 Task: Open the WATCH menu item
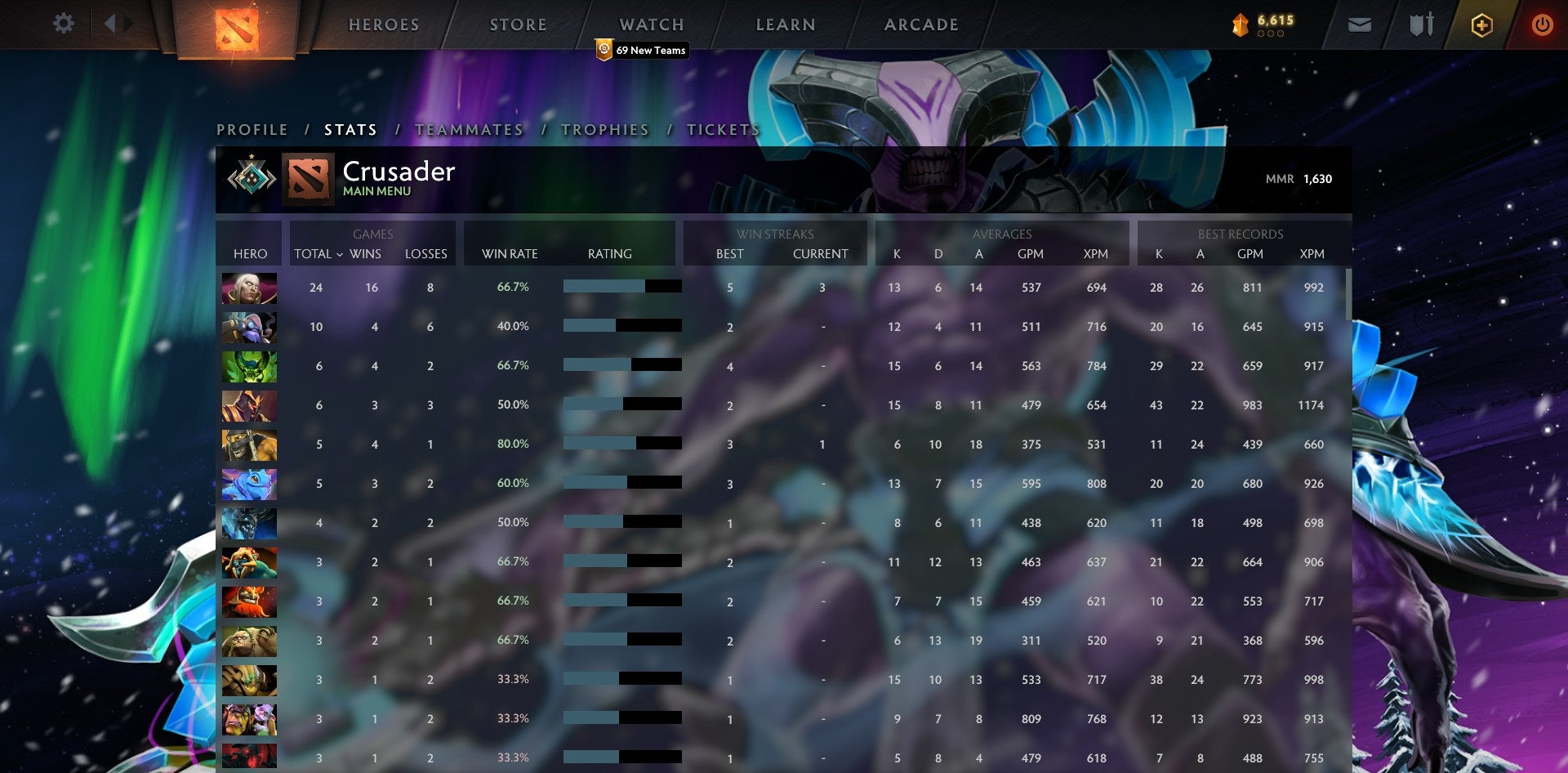point(652,25)
